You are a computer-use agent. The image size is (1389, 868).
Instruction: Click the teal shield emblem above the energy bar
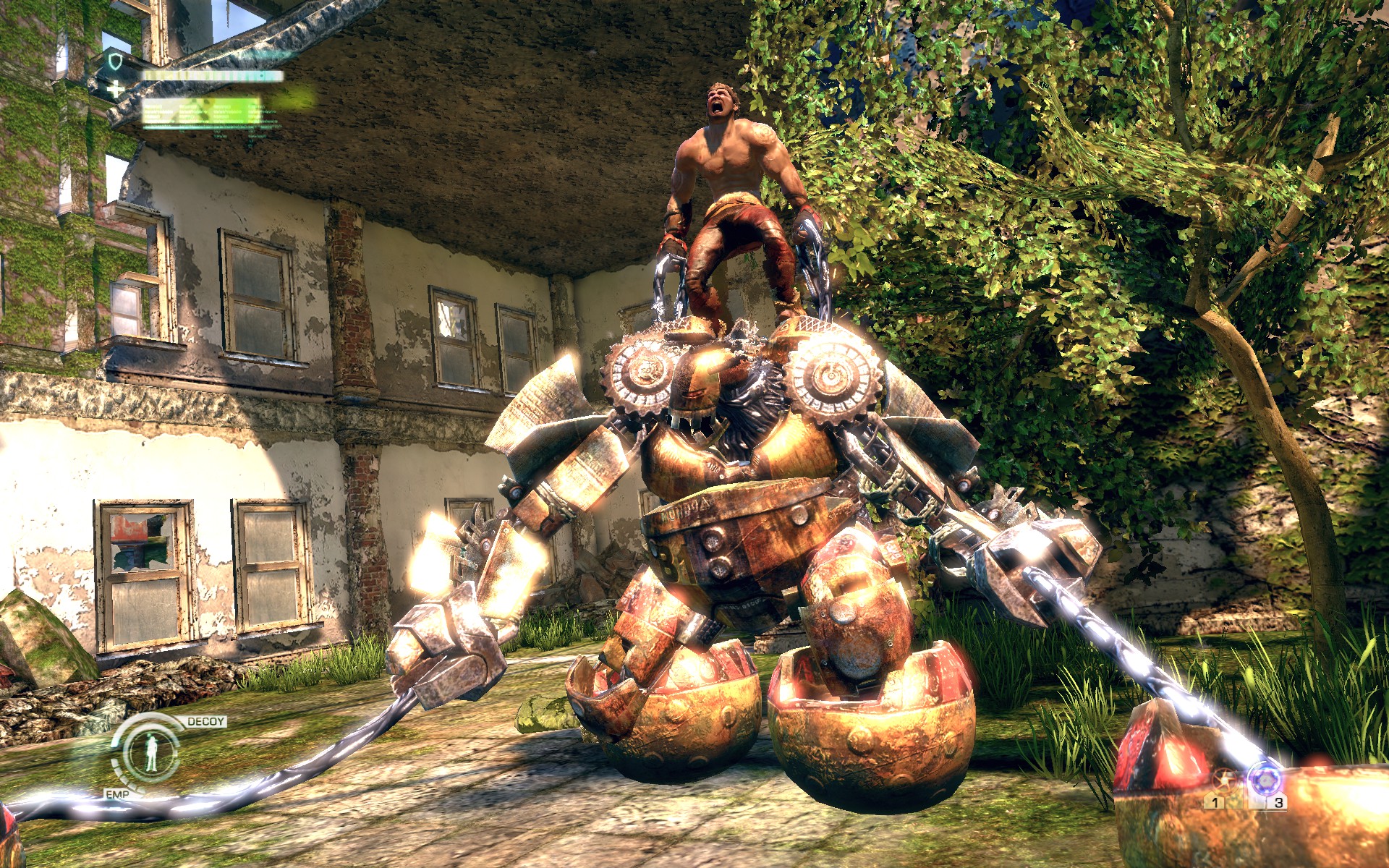pyautogui.click(x=114, y=61)
